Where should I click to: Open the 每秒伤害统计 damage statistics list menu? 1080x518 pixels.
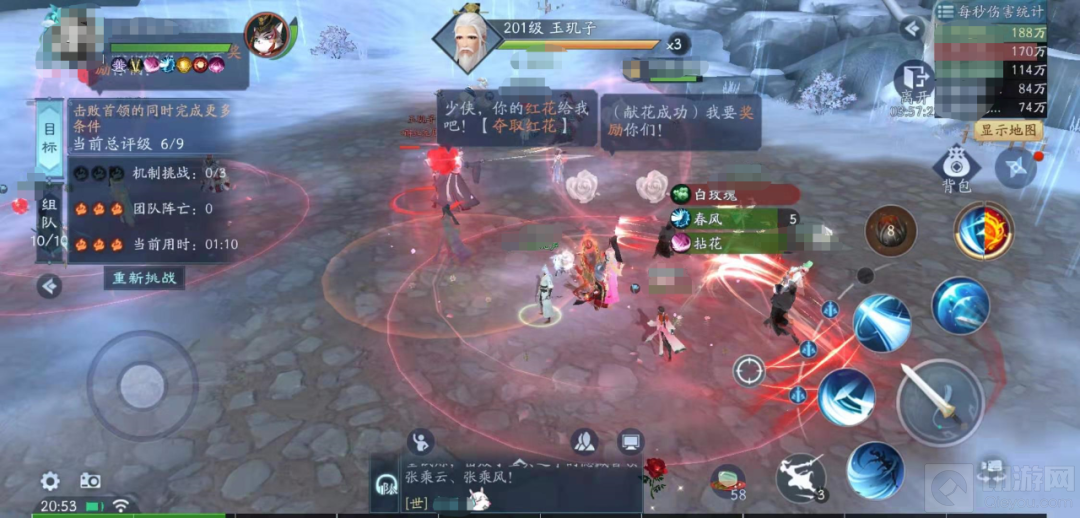tap(946, 12)
